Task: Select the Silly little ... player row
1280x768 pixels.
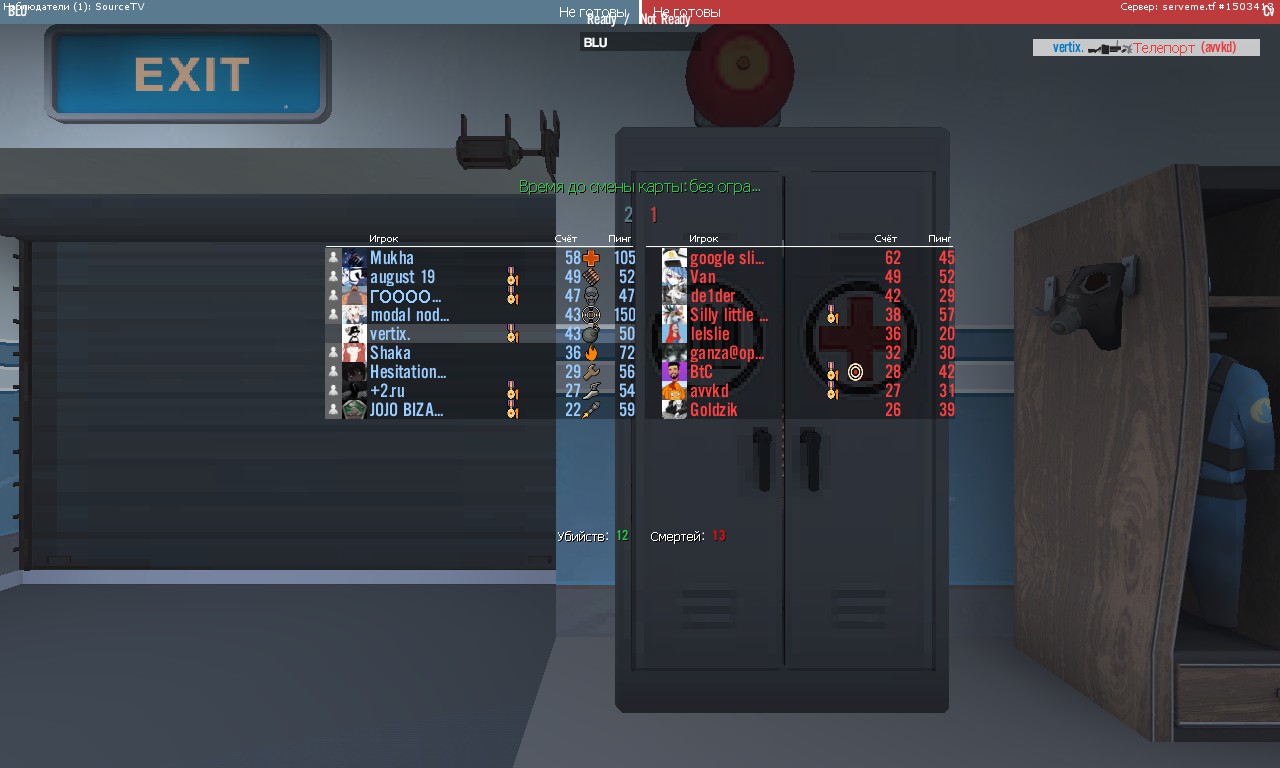Action: tap(729, 315)
